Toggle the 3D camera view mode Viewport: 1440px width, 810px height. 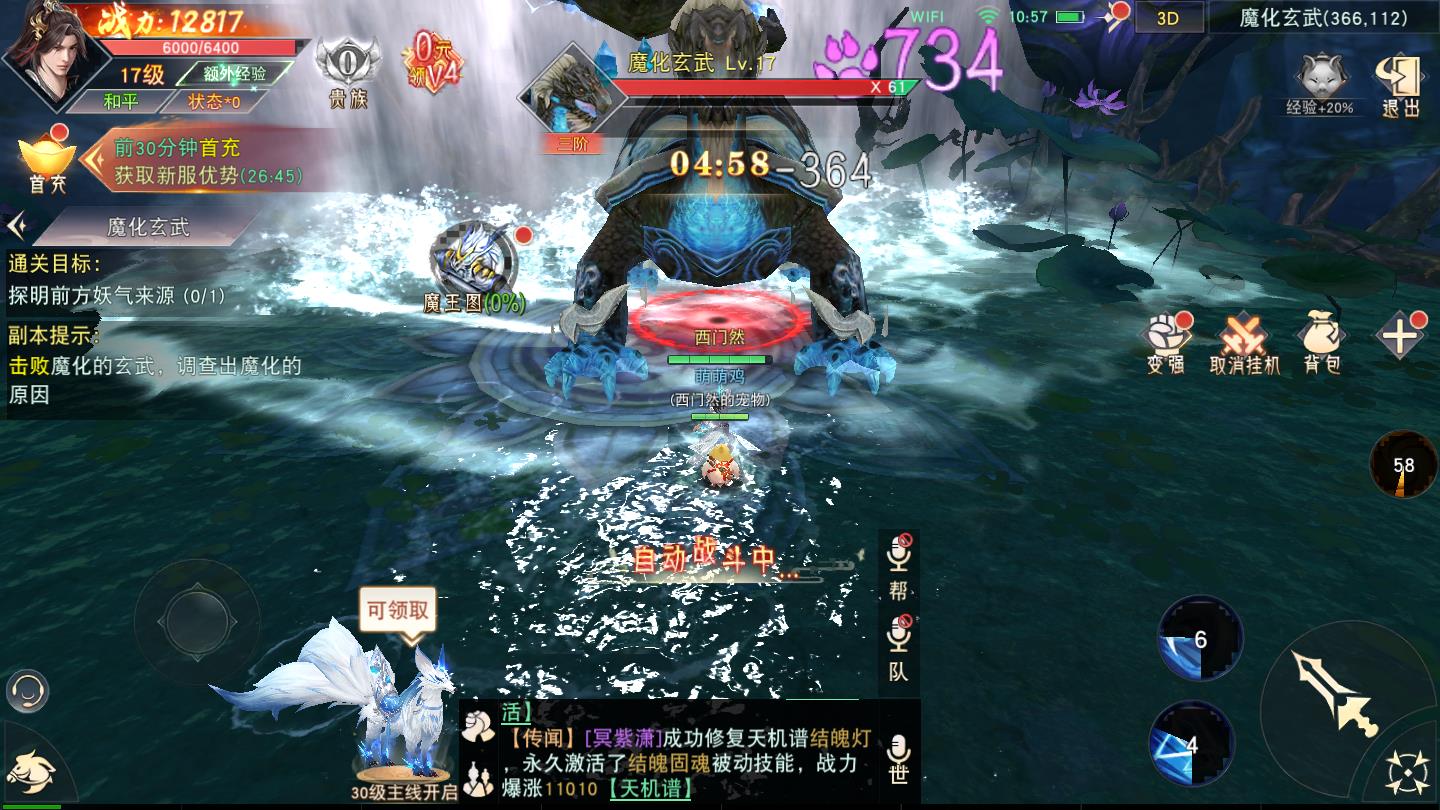pyautogui.click(x=1170, y=16)
